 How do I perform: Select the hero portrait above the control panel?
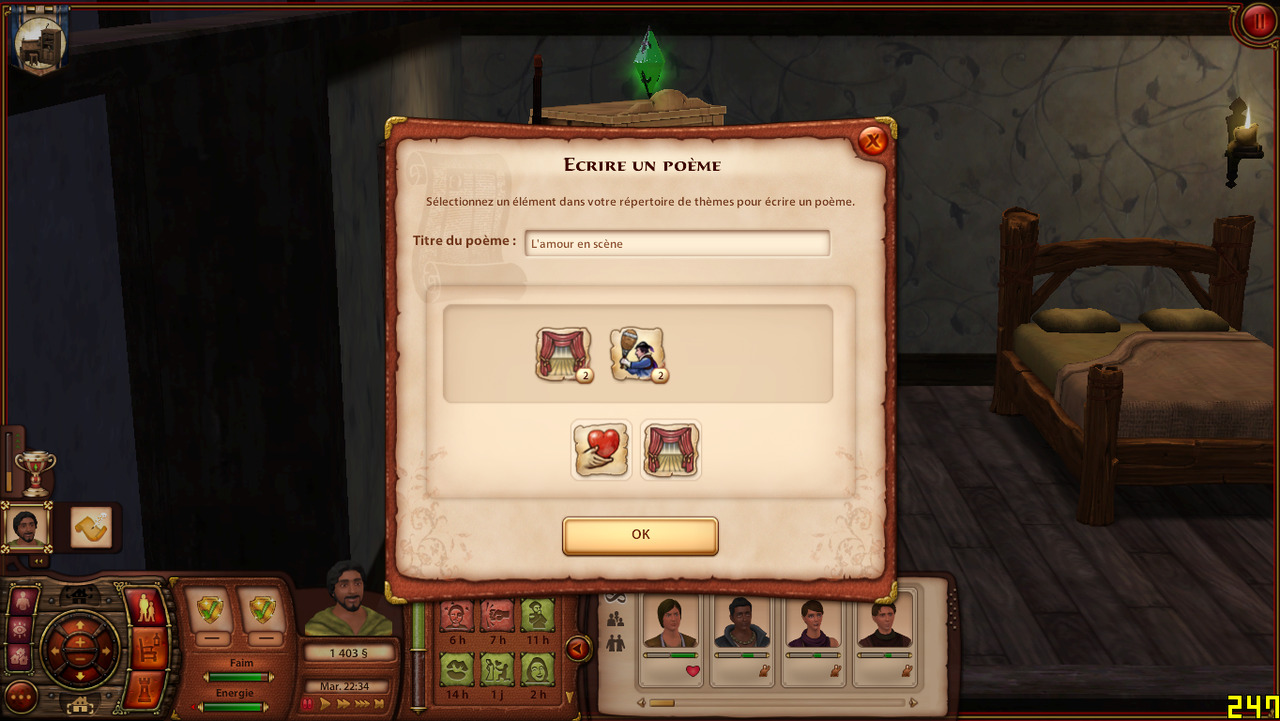(x=26, y=526)
